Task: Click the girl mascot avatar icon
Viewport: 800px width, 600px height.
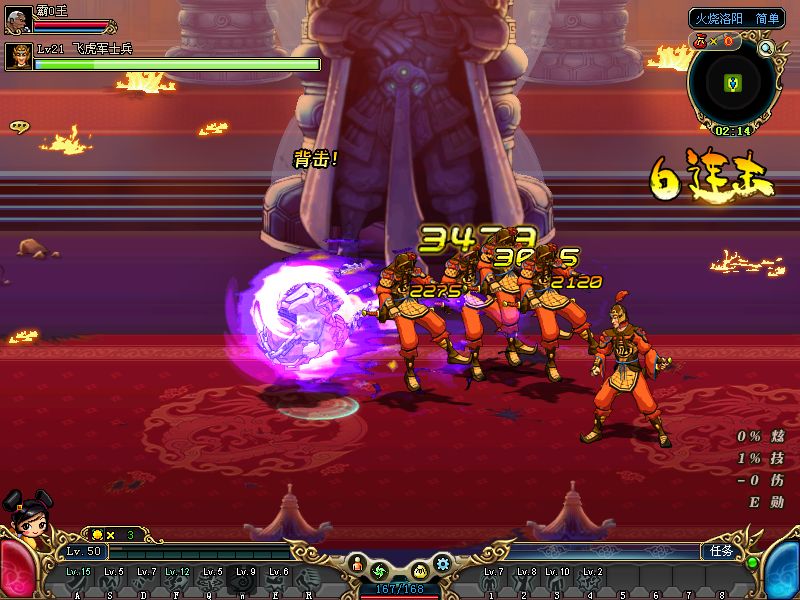Action: click(25, 515)
